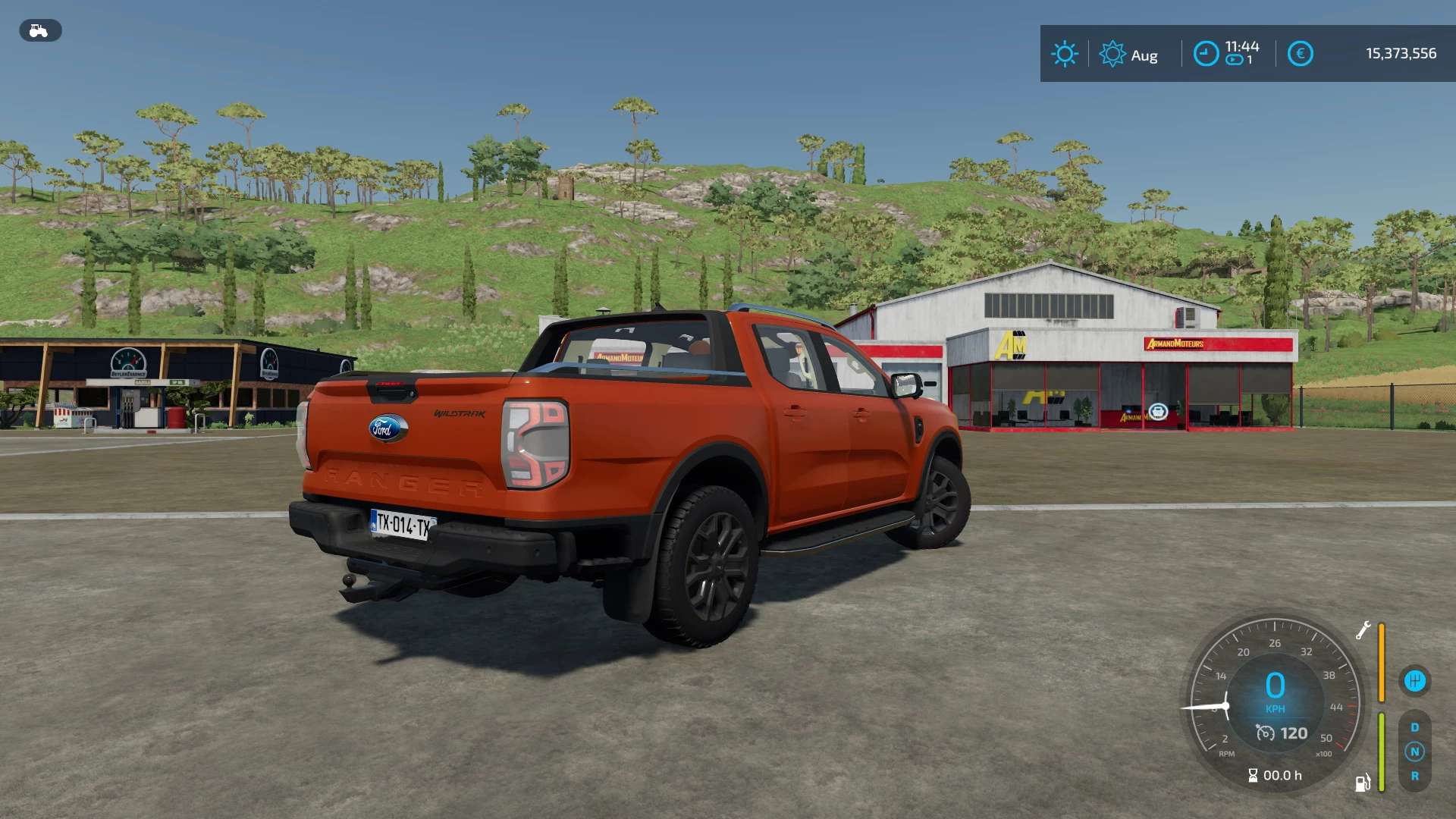Open the euro money icon

(1300, 54)
